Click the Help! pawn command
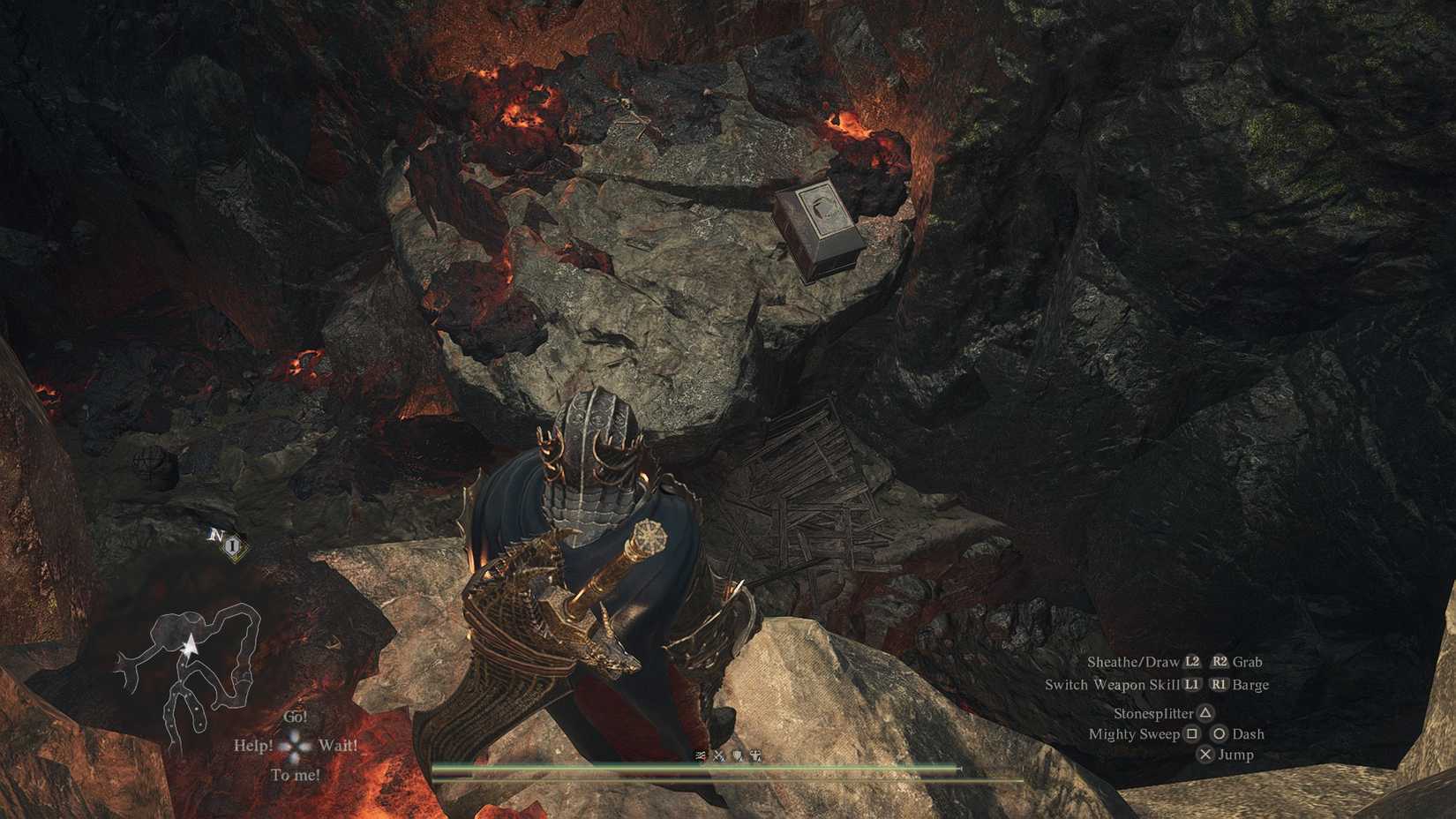The image size is (1456, 819). pos(253,745)
